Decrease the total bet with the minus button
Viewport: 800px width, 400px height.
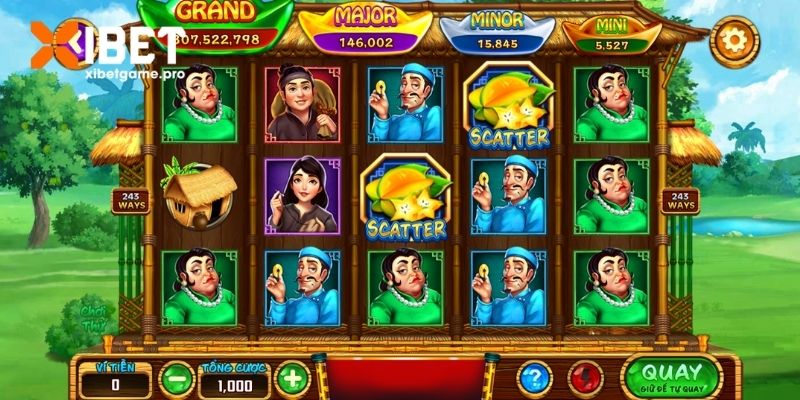tap(176, 379)
